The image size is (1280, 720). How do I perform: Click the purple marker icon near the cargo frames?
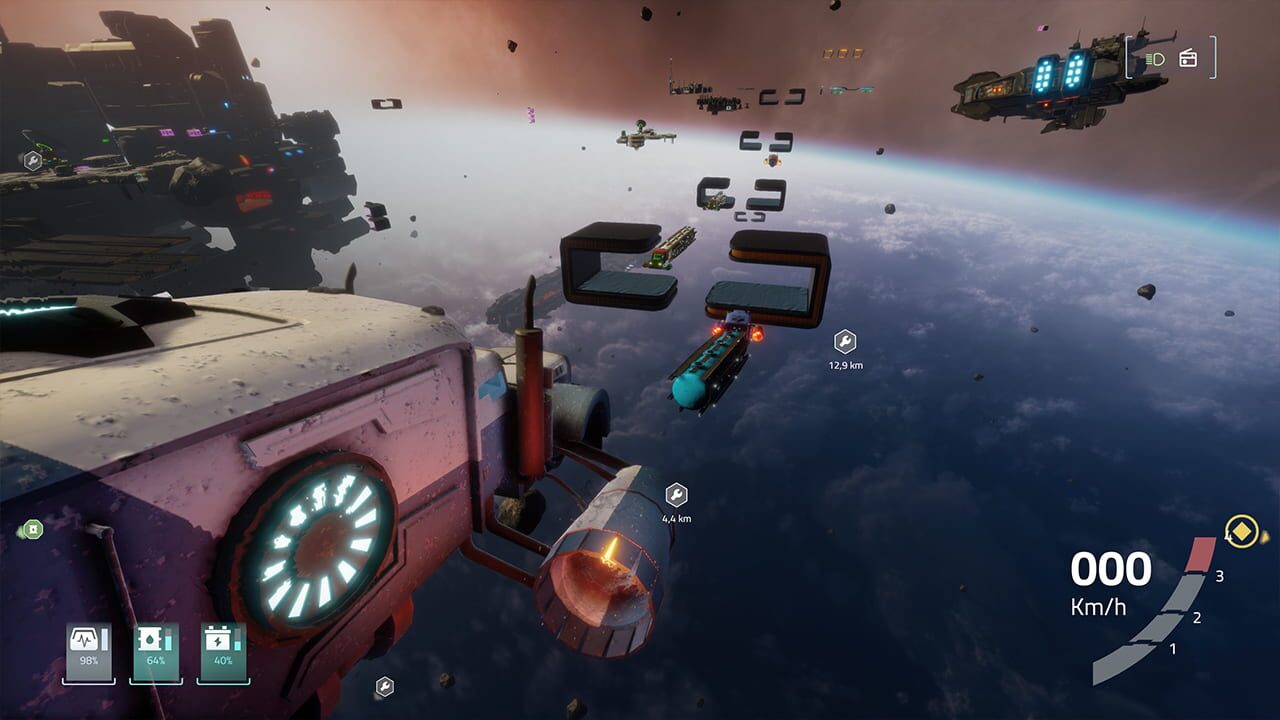click(x=531, y=116)
